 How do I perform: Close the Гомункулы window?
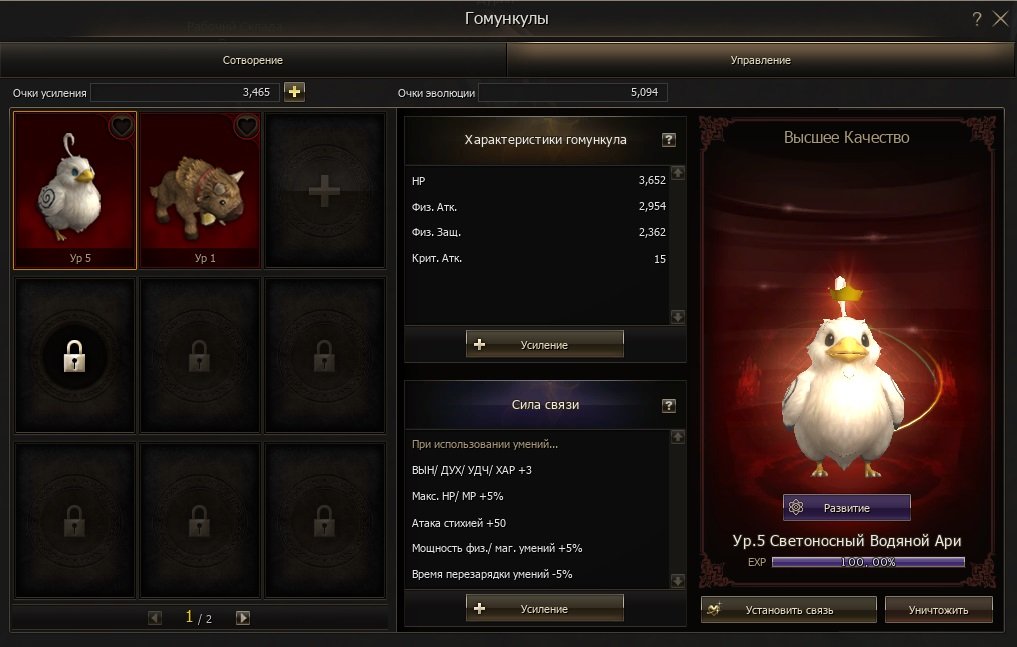[x=1000, y=19]
